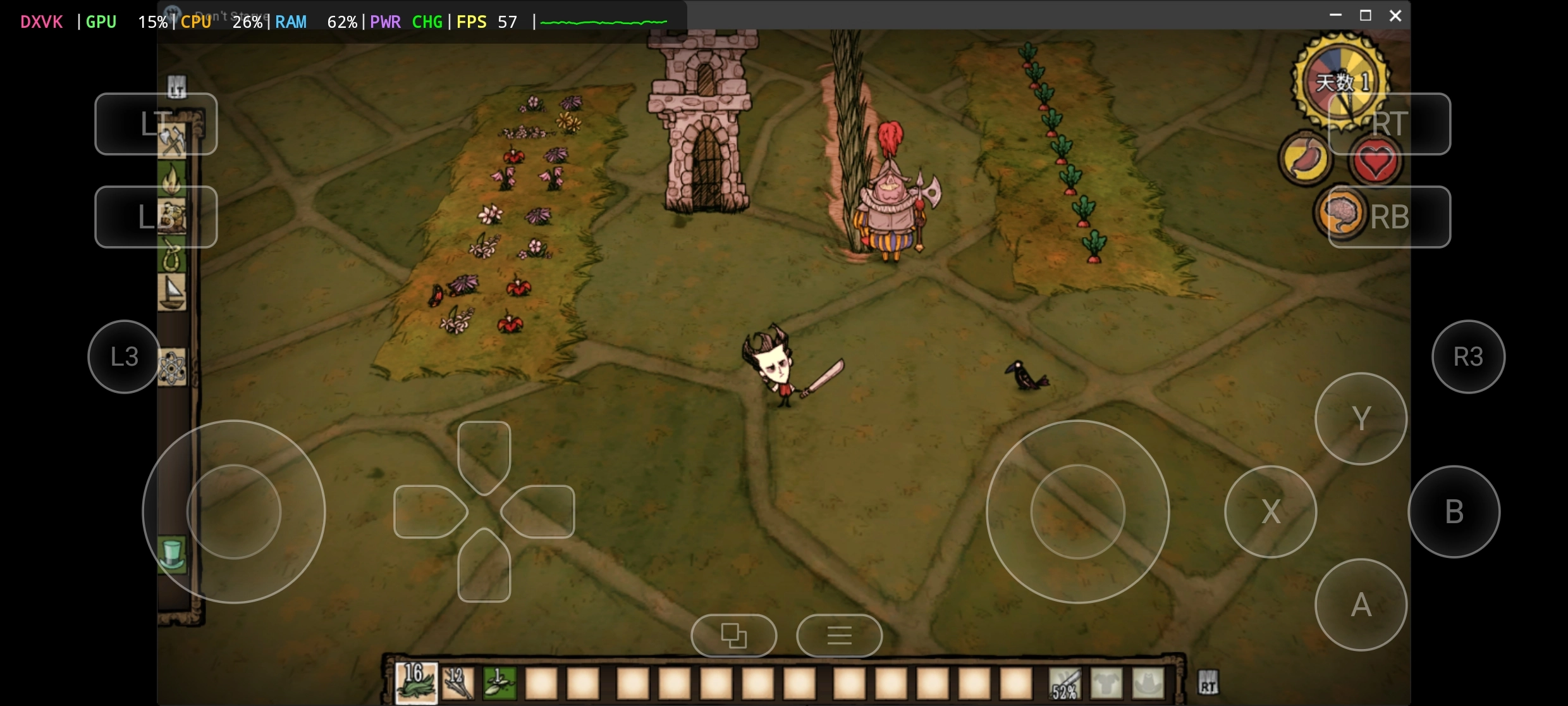Close the game window
The image size is (1568, 706).
coord(1395,16)
